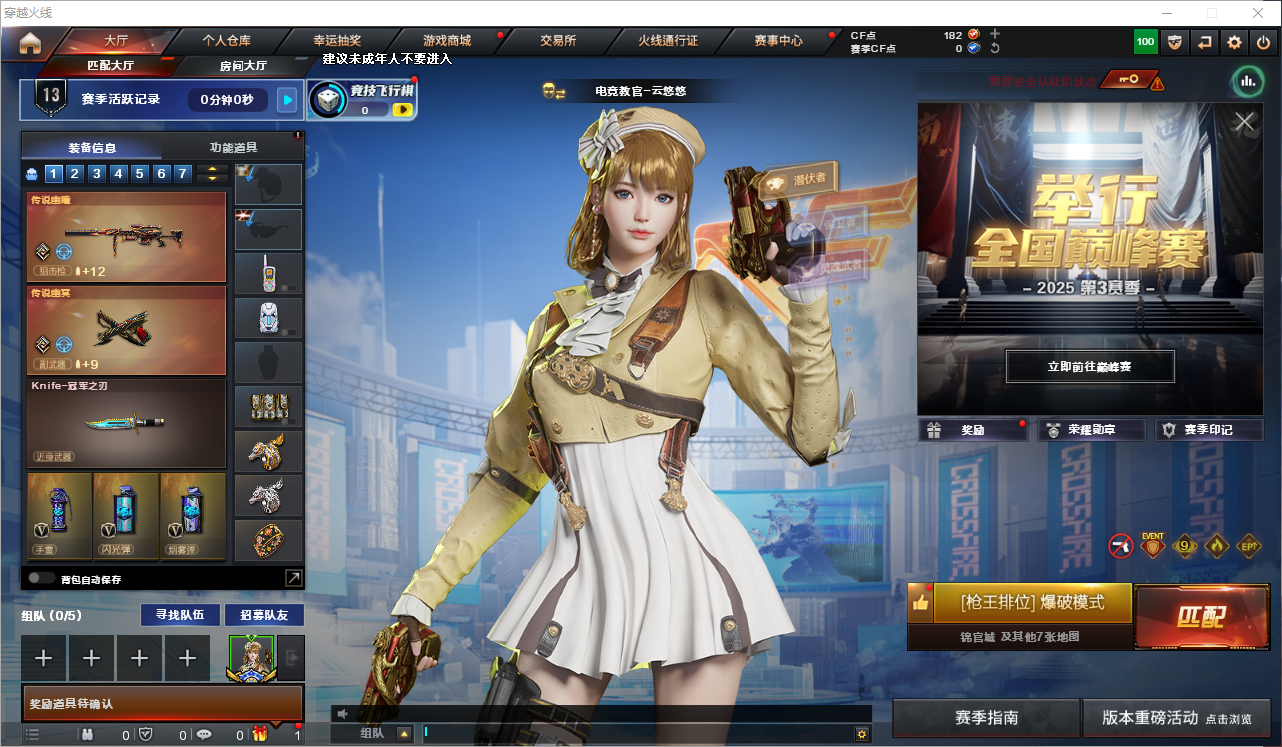Switch to the 交易所 tab

558,41
